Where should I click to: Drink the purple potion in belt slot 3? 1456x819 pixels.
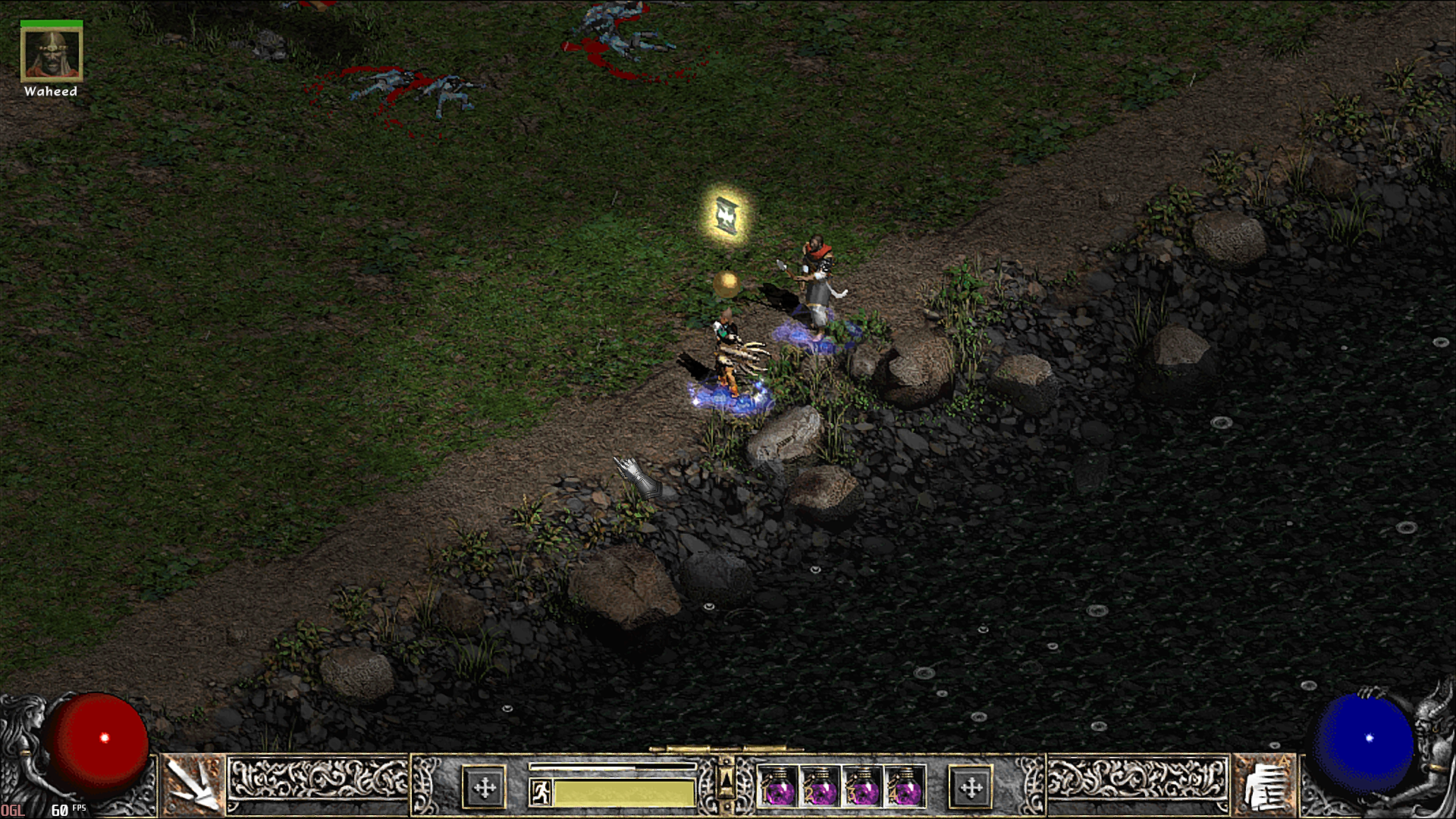pos(863,786)
